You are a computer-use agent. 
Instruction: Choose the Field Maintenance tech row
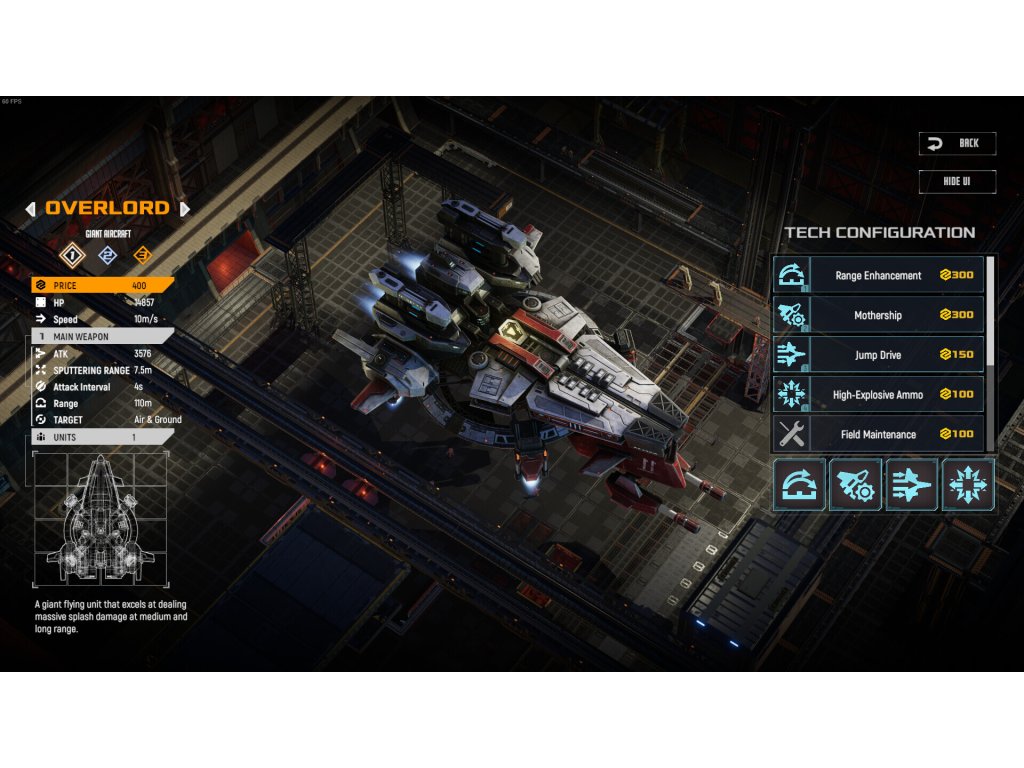coord(878,434)
